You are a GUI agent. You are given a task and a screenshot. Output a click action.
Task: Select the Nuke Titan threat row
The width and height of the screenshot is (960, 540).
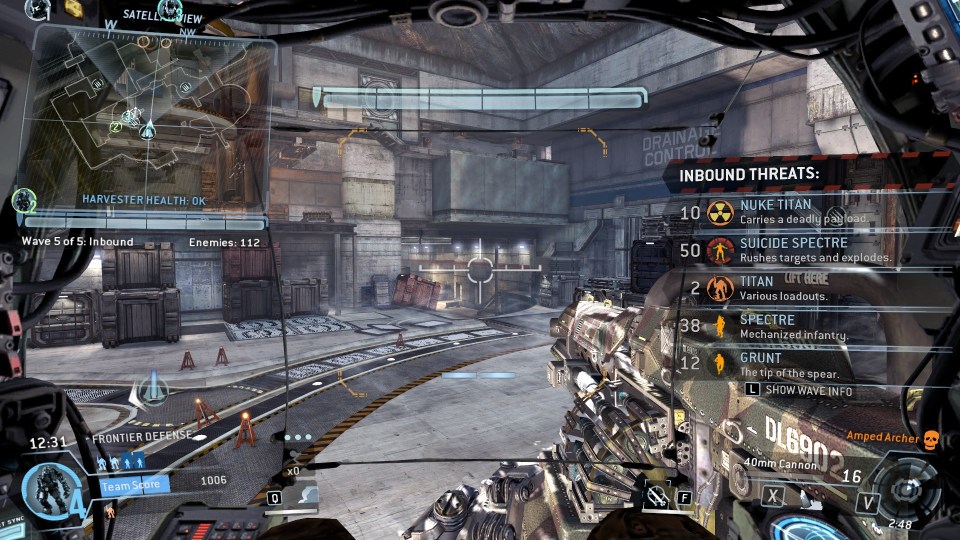click(780, 211)
